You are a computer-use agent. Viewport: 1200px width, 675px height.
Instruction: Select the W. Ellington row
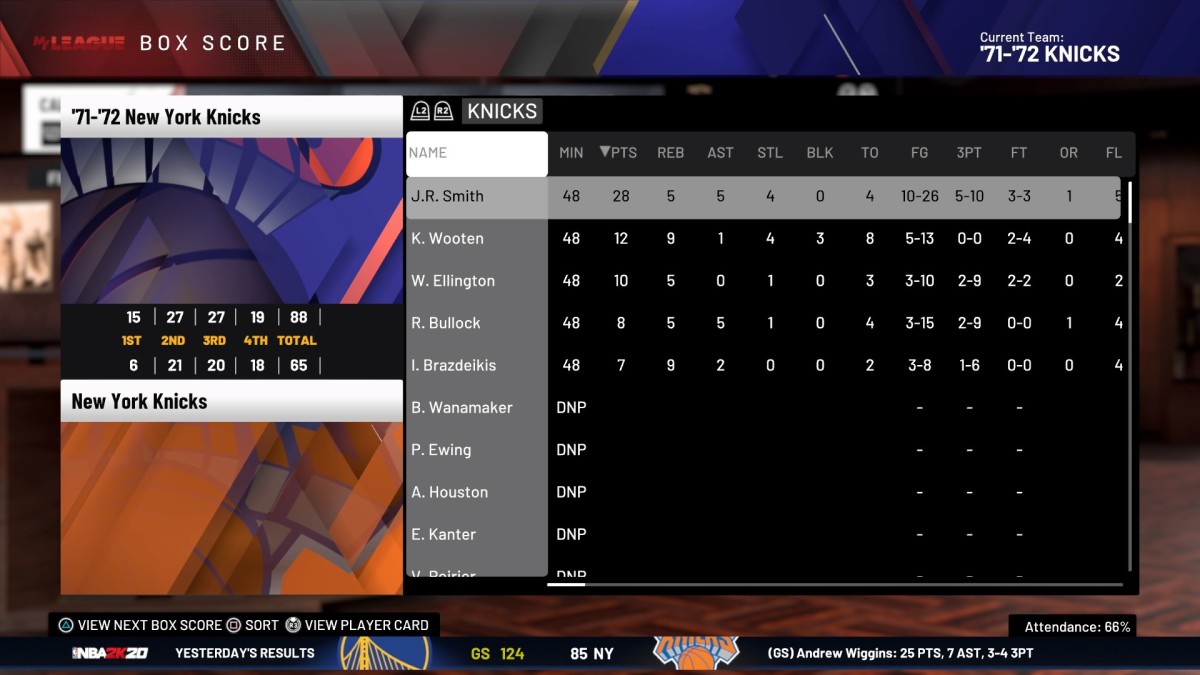(x=453, y=281)
